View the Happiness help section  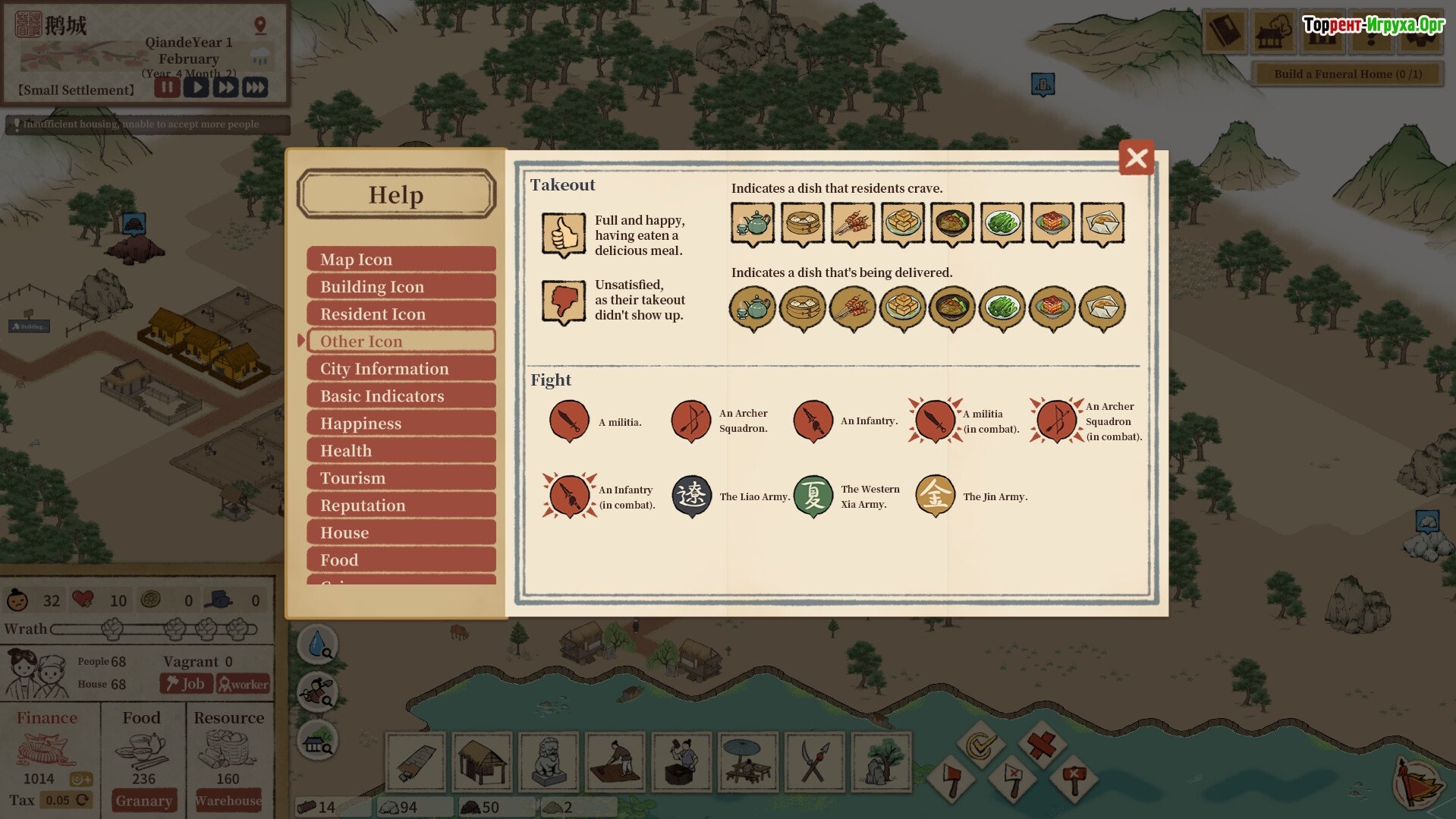401,424
